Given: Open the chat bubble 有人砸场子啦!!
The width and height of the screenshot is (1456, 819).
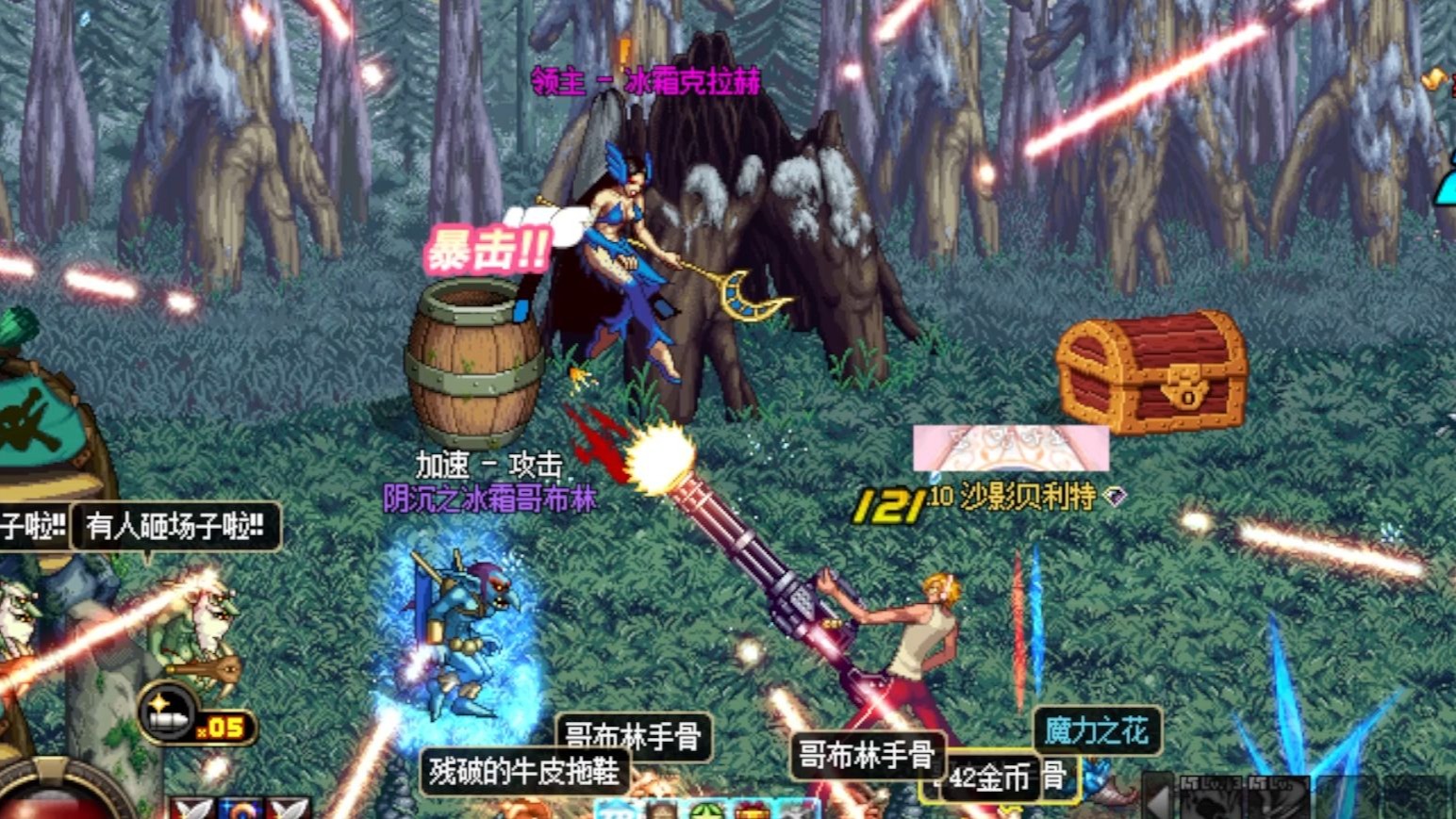Looking at the screenshot, I should click(x=174, y=529).
